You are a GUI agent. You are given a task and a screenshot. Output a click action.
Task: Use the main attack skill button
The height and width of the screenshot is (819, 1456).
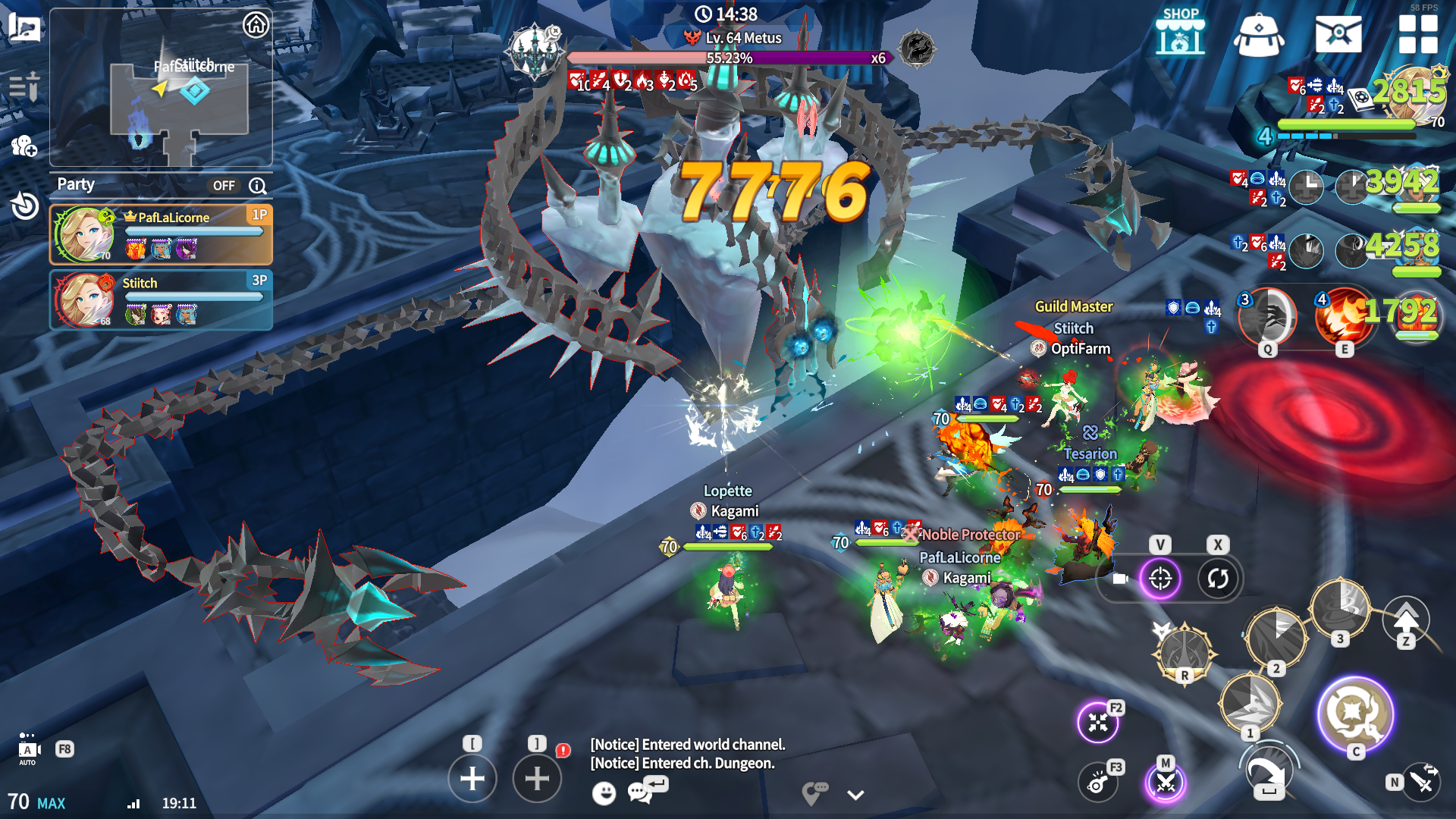(1355, 714)
